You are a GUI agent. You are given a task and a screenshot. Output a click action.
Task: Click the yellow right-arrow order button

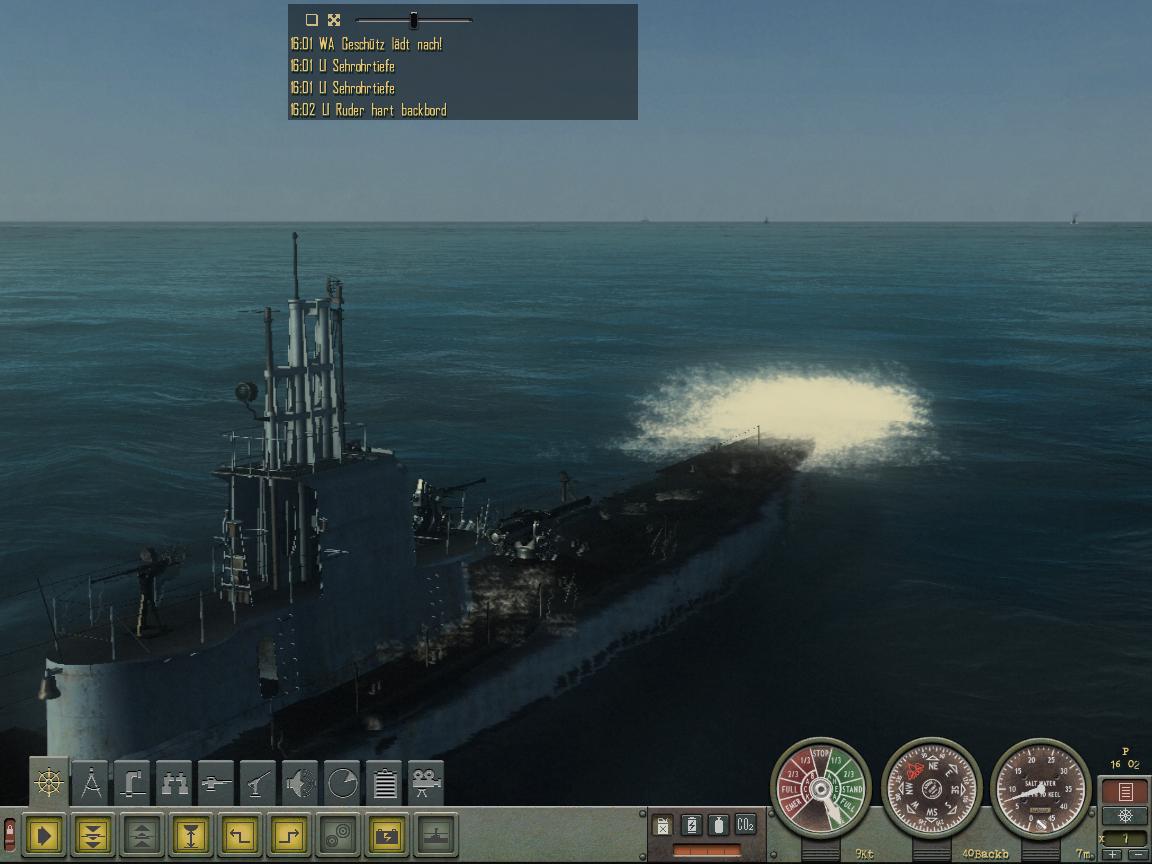[45, 835]
